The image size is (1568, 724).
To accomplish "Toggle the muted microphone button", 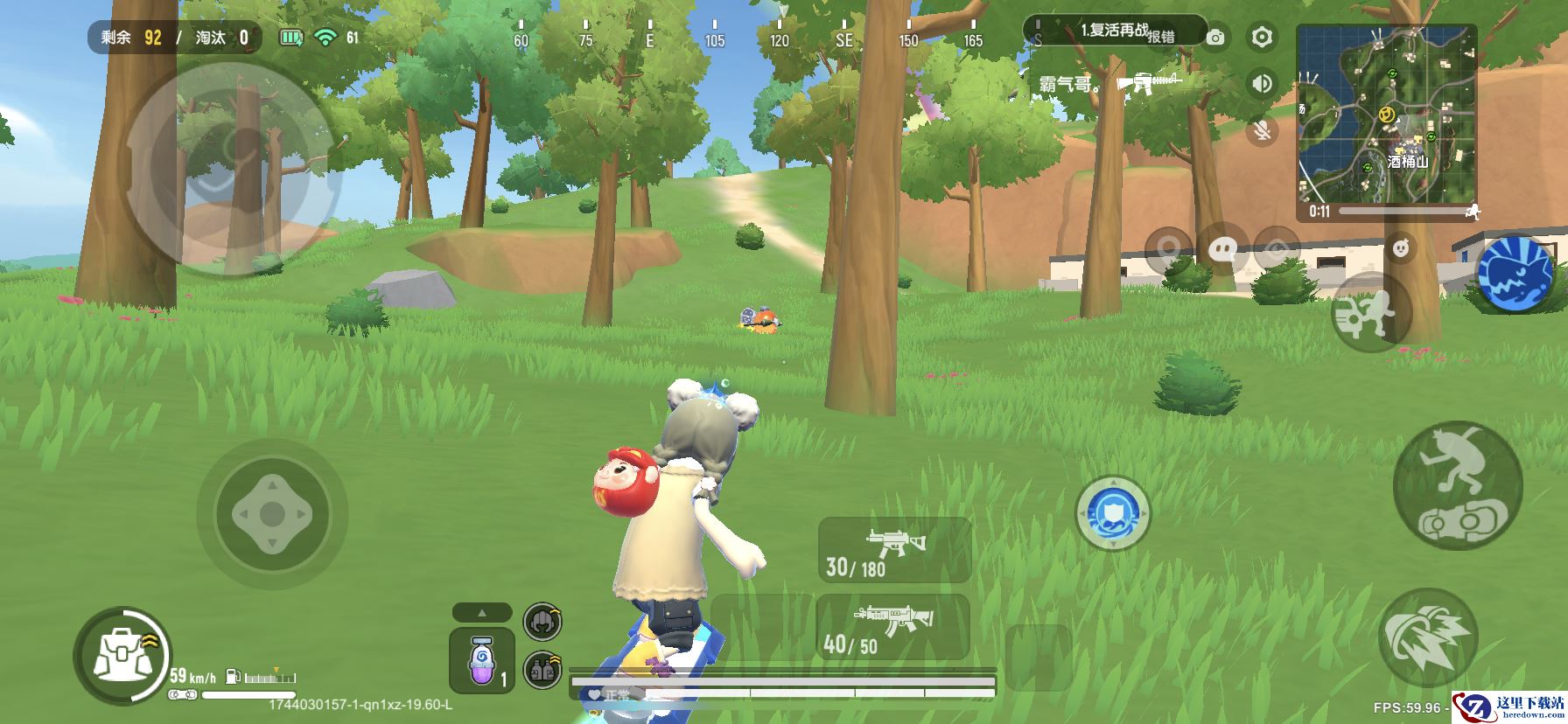I will click(x=1261, y=131).
